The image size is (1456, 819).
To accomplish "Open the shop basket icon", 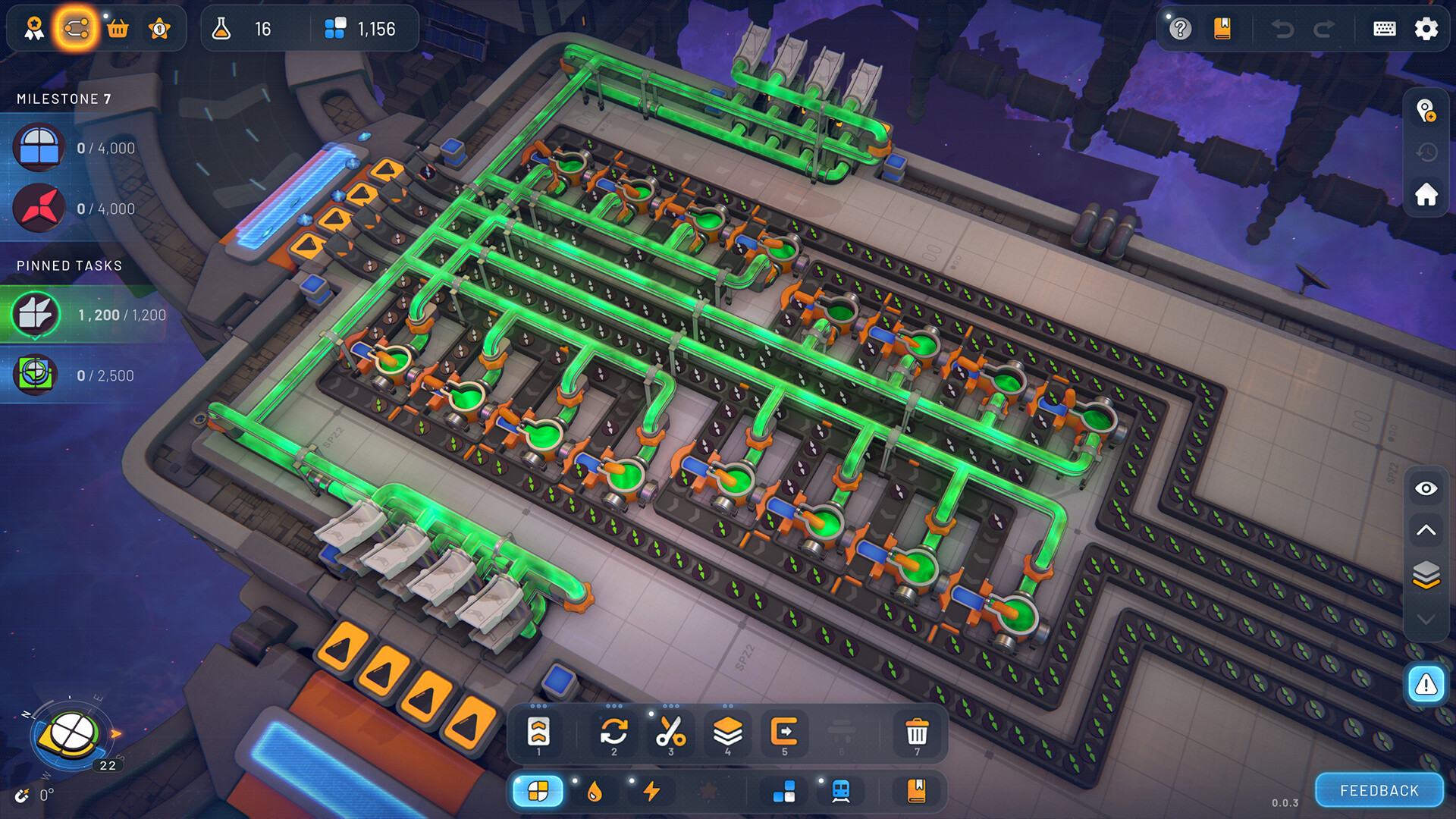I will pyautogui.click(x=118, y=29).
